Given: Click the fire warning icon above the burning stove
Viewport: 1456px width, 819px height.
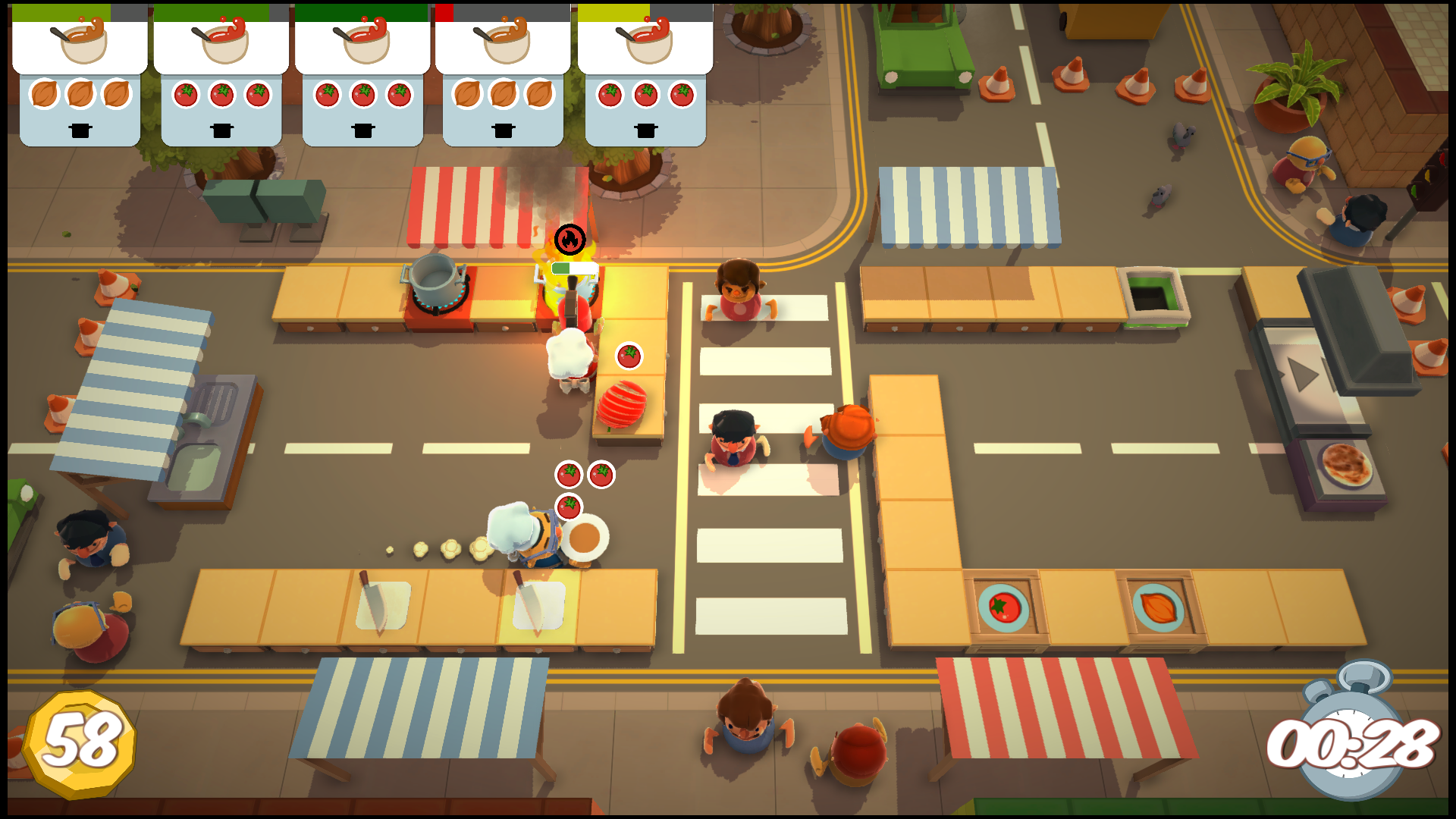Looking at the screenshot, I should click(x=571, y=239).
